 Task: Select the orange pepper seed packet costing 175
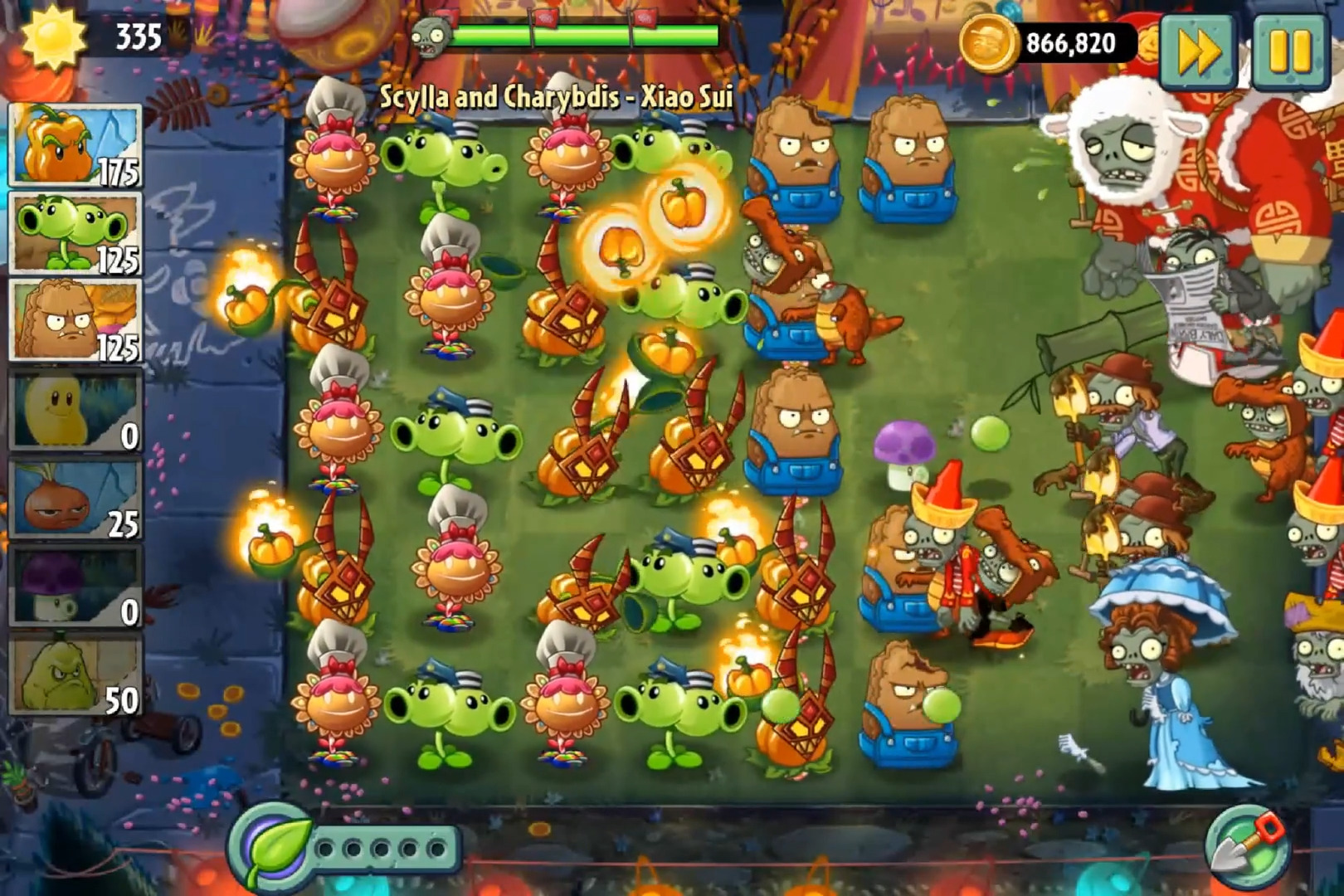[75, 145]
